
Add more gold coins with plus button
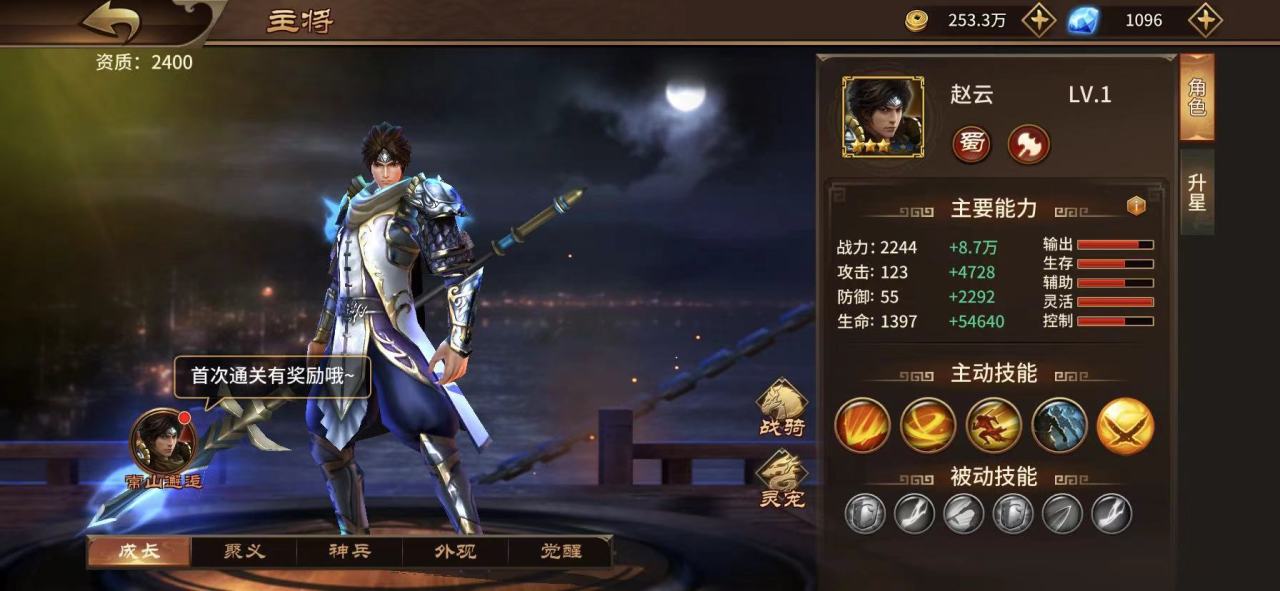tap(1038, 20)
